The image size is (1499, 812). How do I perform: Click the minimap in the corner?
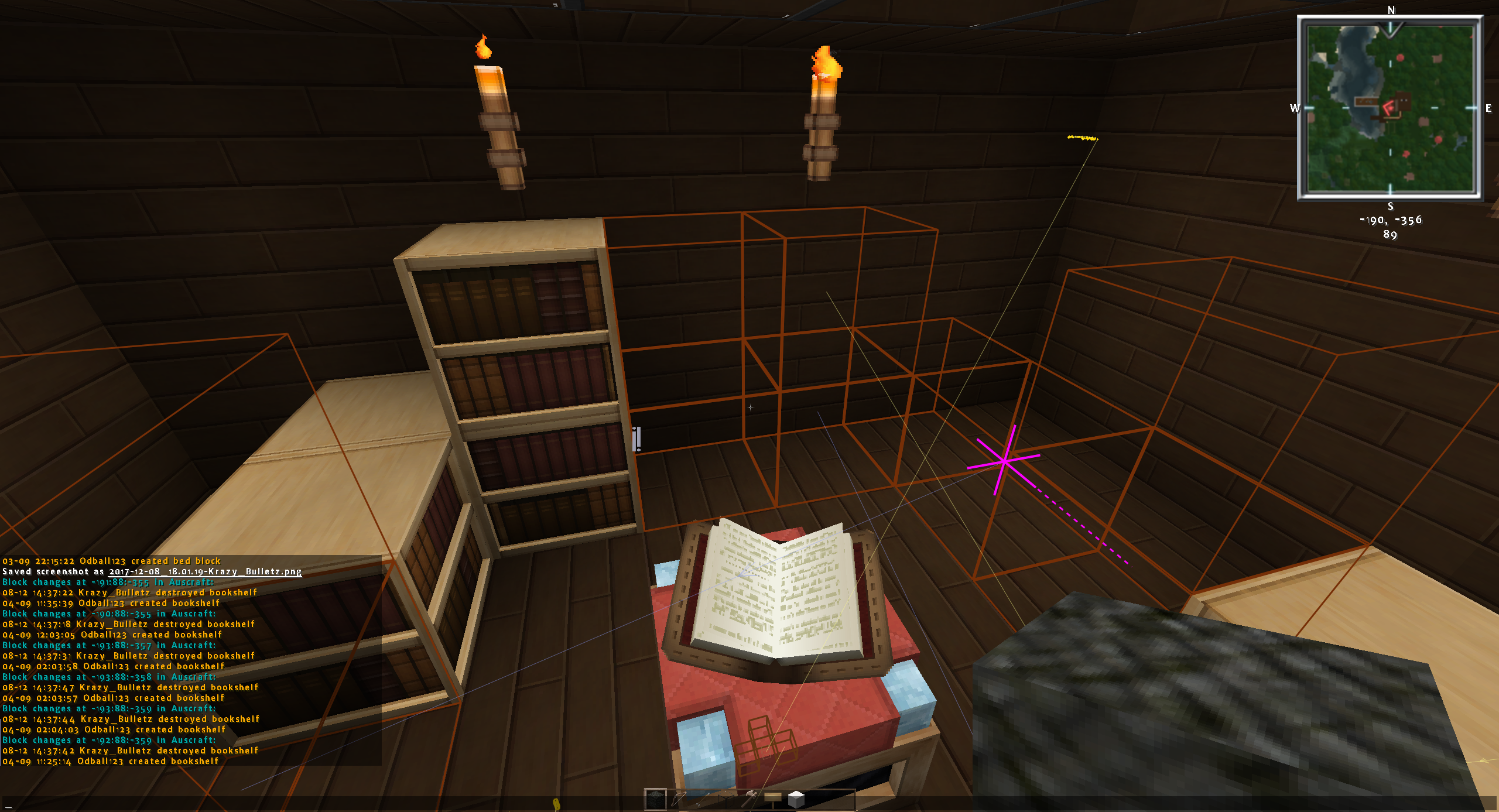(x=1390, y=108)
